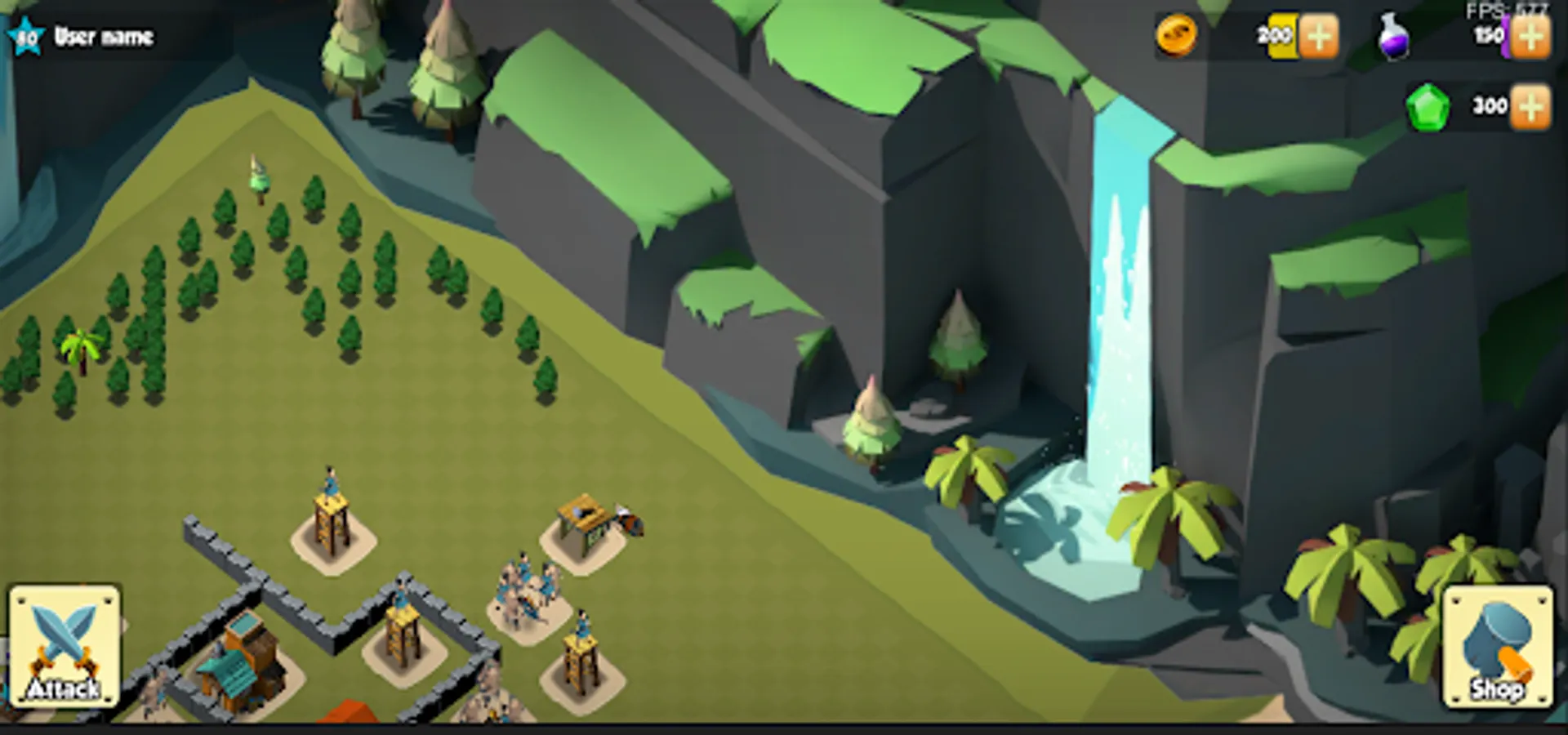Click the blue star level badge
The height and width of the screenshot is (735, 1568).
click(x=24, y=34)
